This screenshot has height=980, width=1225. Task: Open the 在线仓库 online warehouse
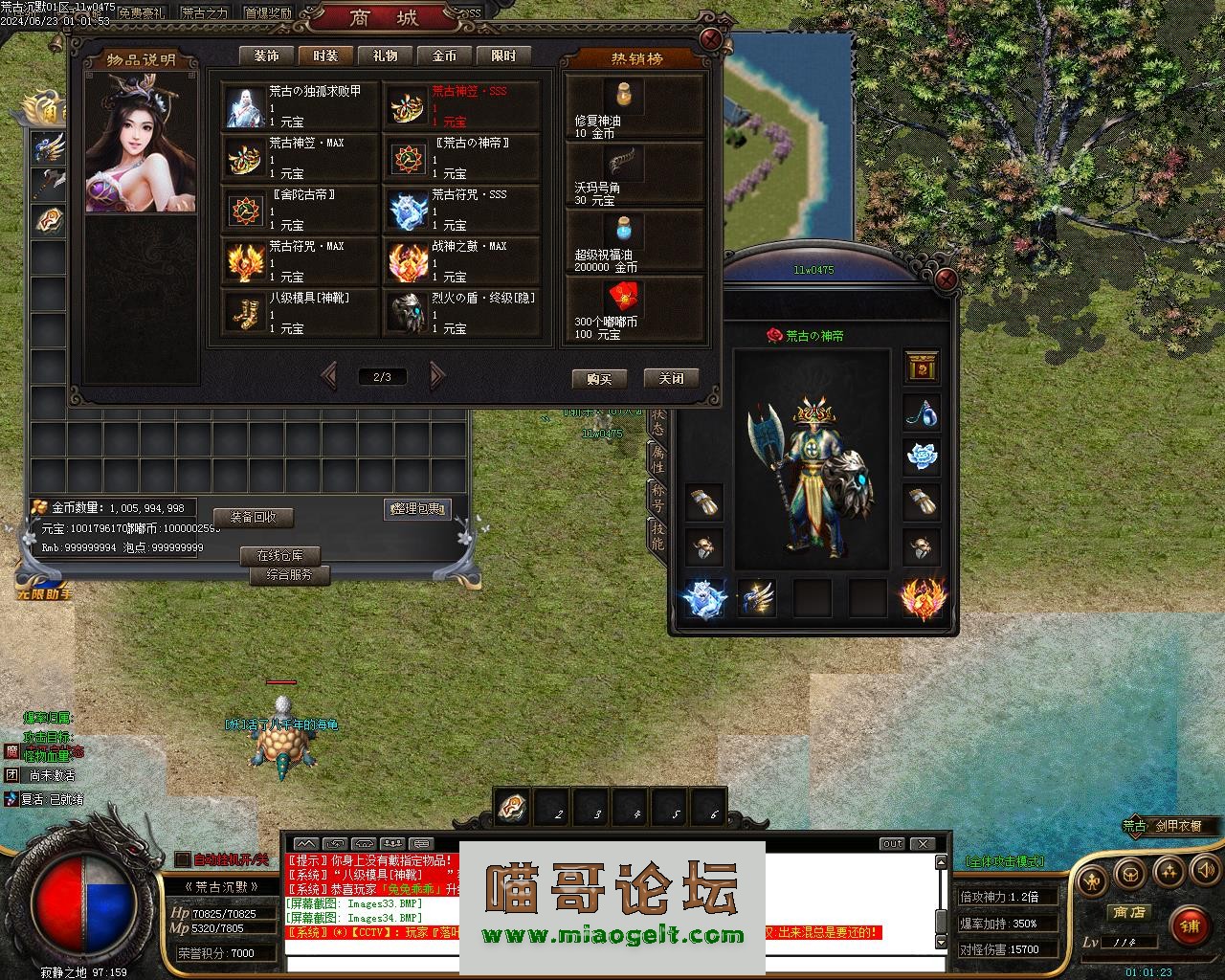[x=279, y=556]
